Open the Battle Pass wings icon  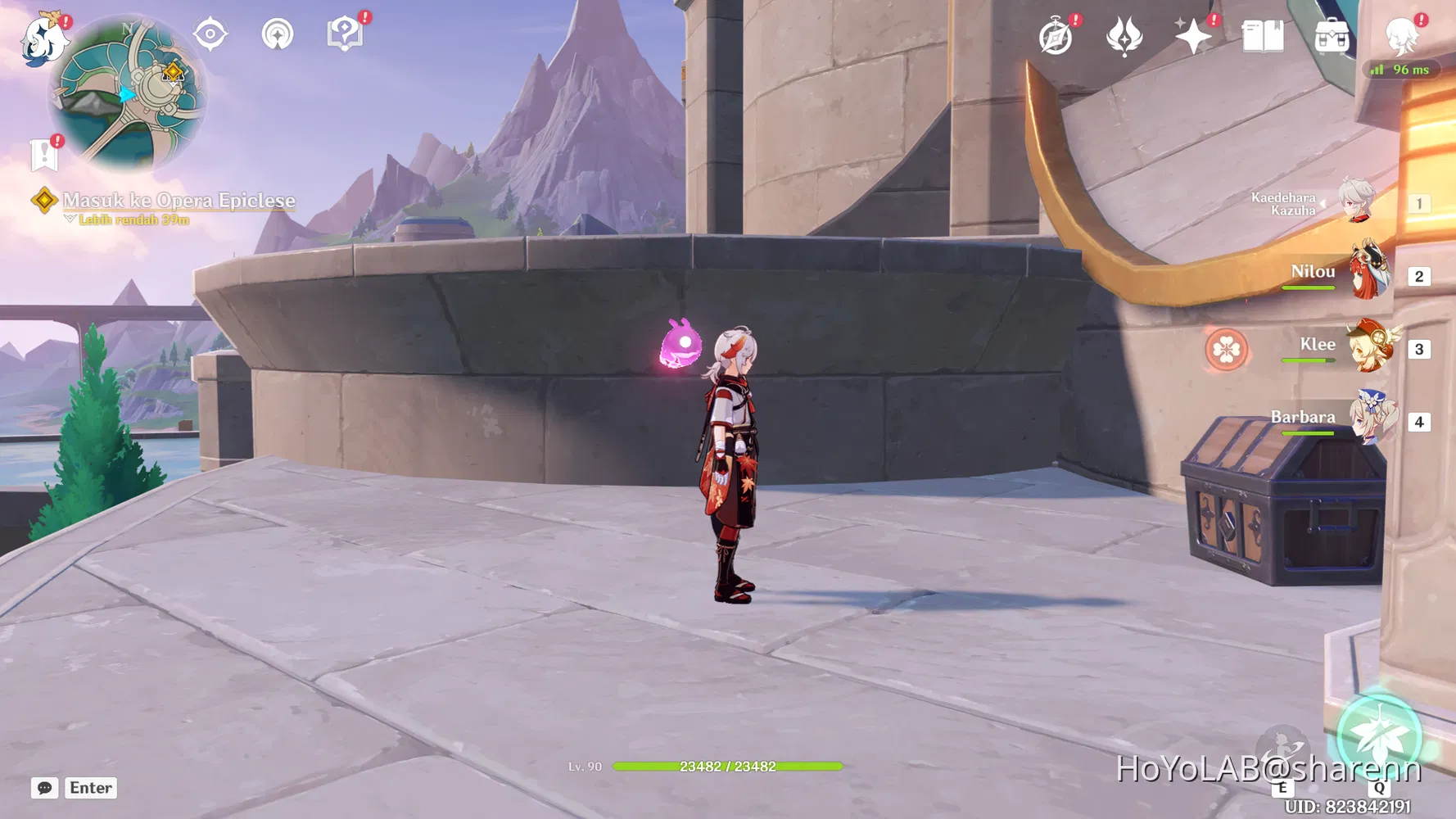[x=1126, y=35]
